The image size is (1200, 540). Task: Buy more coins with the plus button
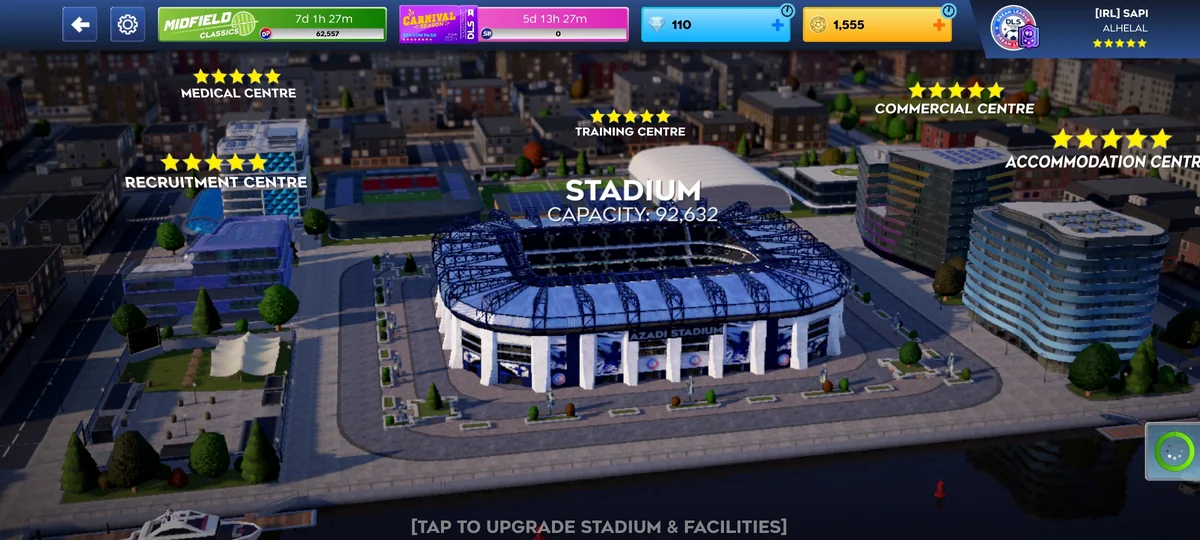tap(938, 24)
